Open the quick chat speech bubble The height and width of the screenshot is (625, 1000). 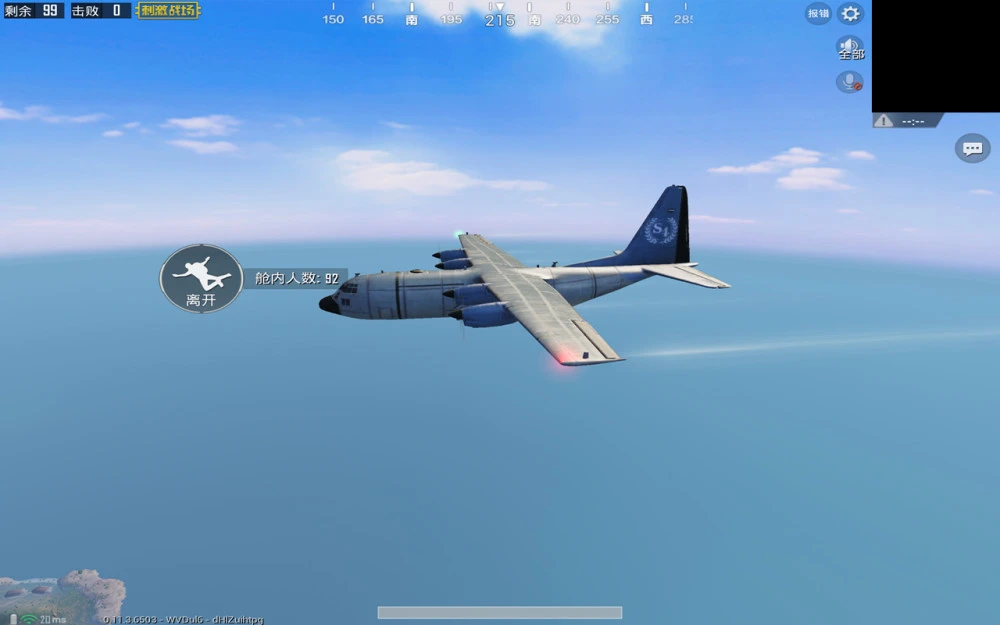coord(972,149)
